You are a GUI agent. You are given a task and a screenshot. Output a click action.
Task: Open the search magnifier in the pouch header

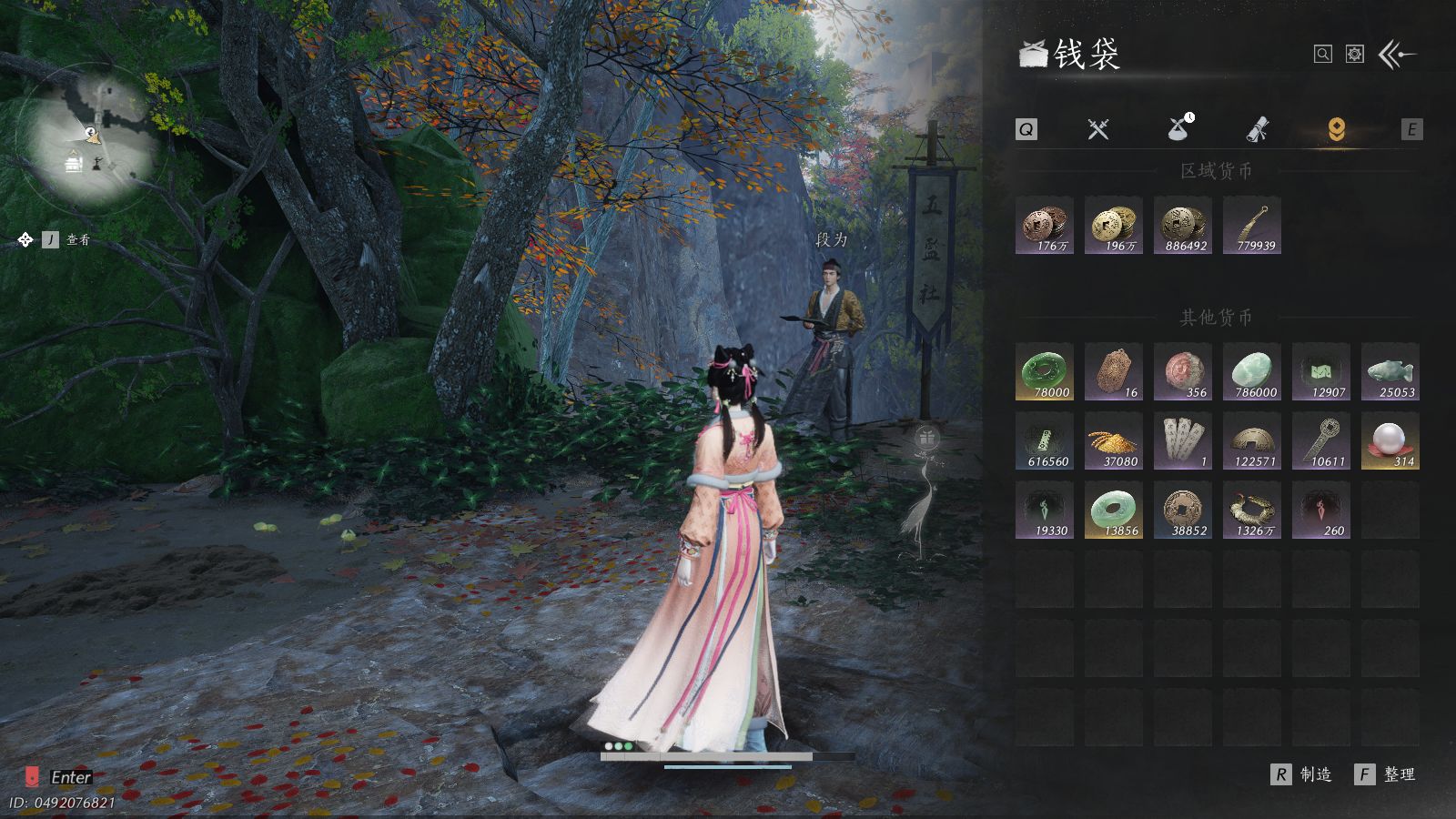pos(1323,55)
